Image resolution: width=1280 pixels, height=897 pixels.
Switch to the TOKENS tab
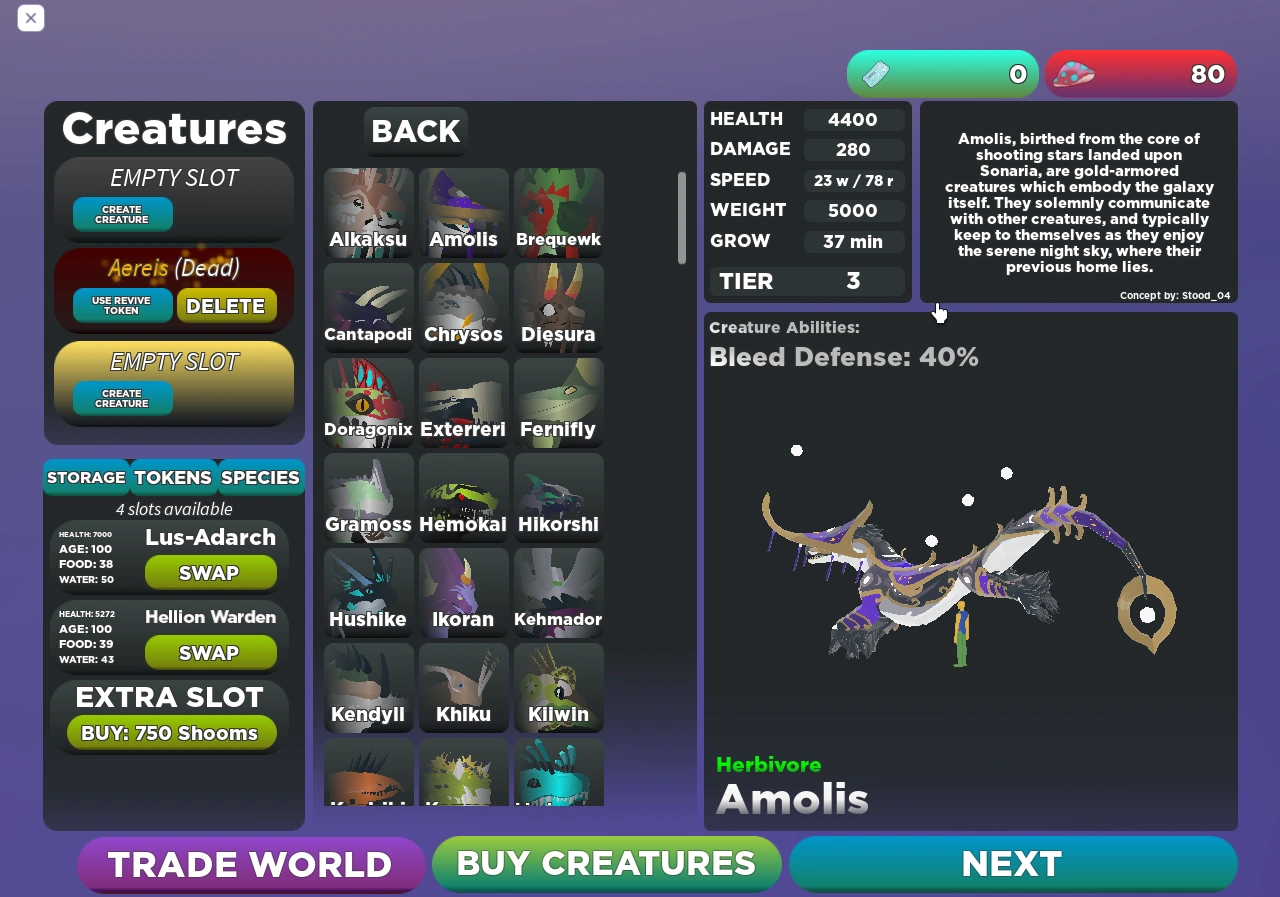point(172,477)
